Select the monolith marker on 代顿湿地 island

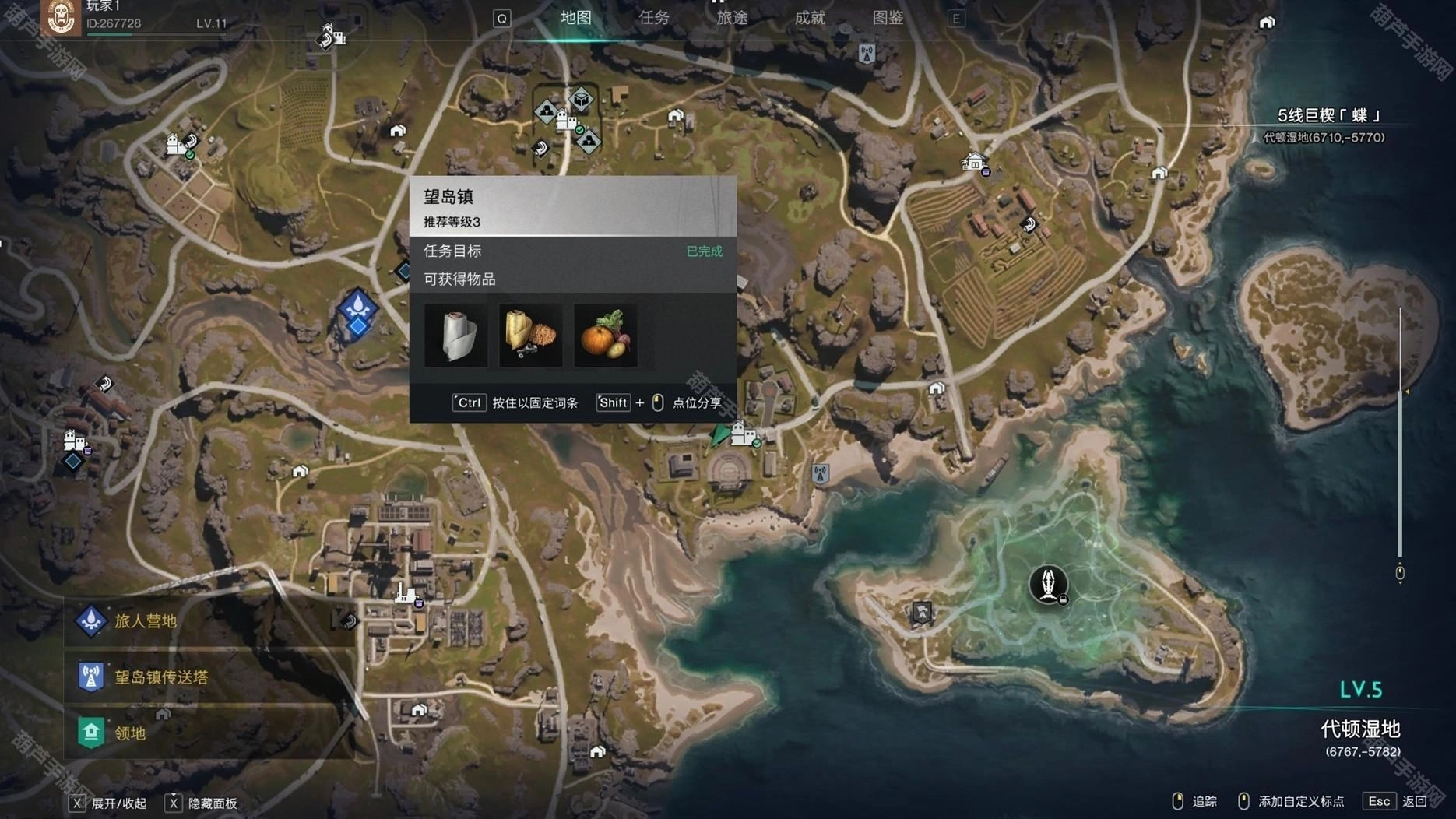[x=1048, y=584]
